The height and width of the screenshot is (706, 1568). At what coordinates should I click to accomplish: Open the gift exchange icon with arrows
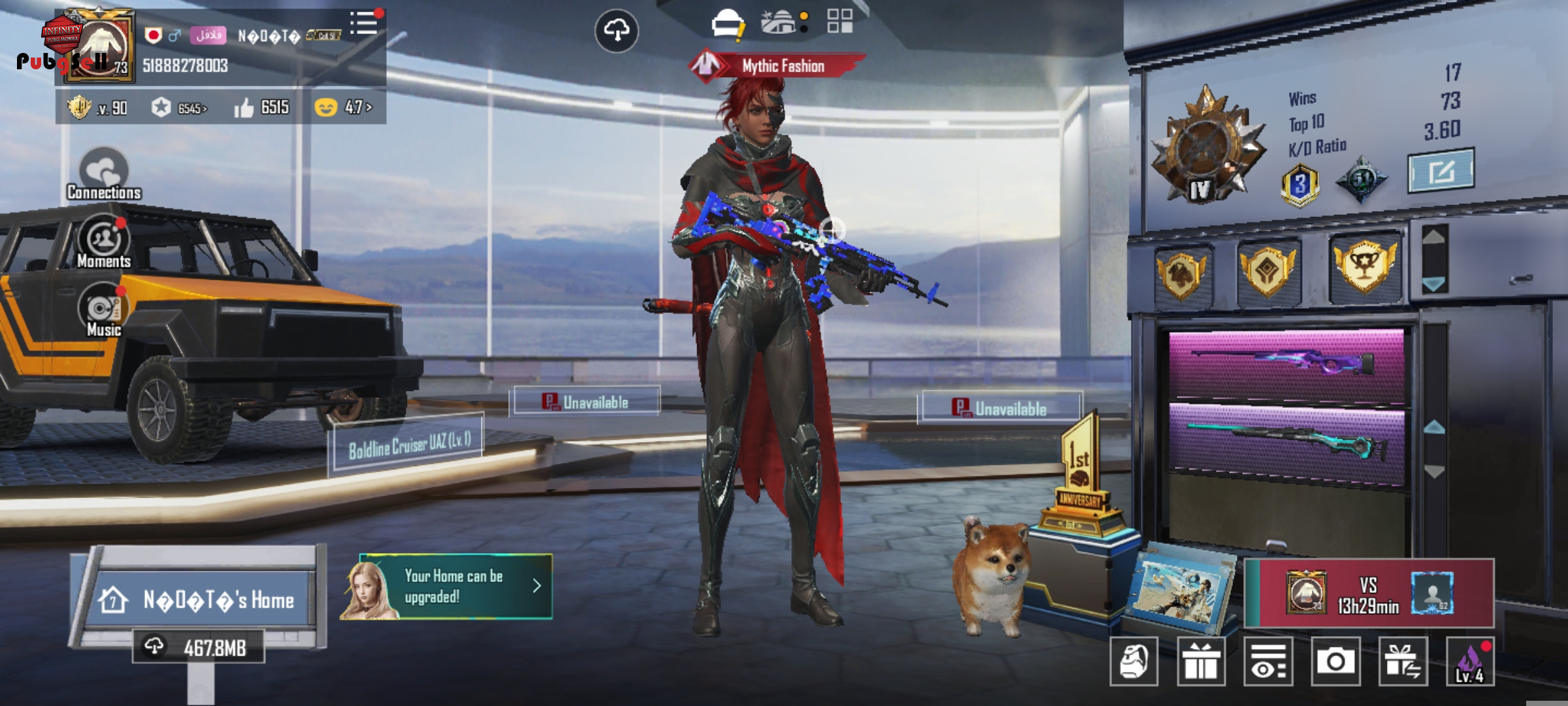(x=1403, y=662)
